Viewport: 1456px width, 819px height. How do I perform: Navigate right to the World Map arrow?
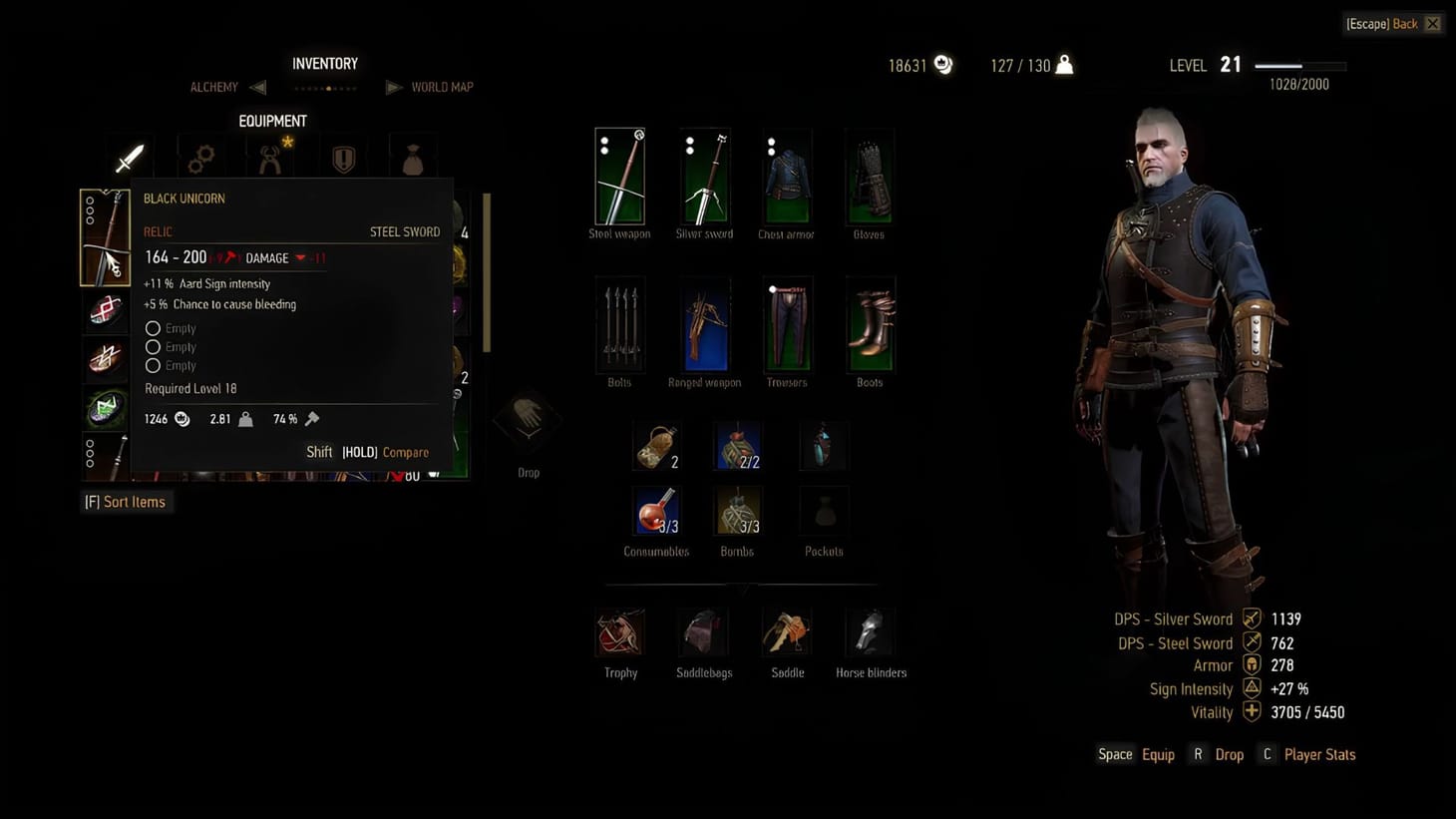point(393,87)
